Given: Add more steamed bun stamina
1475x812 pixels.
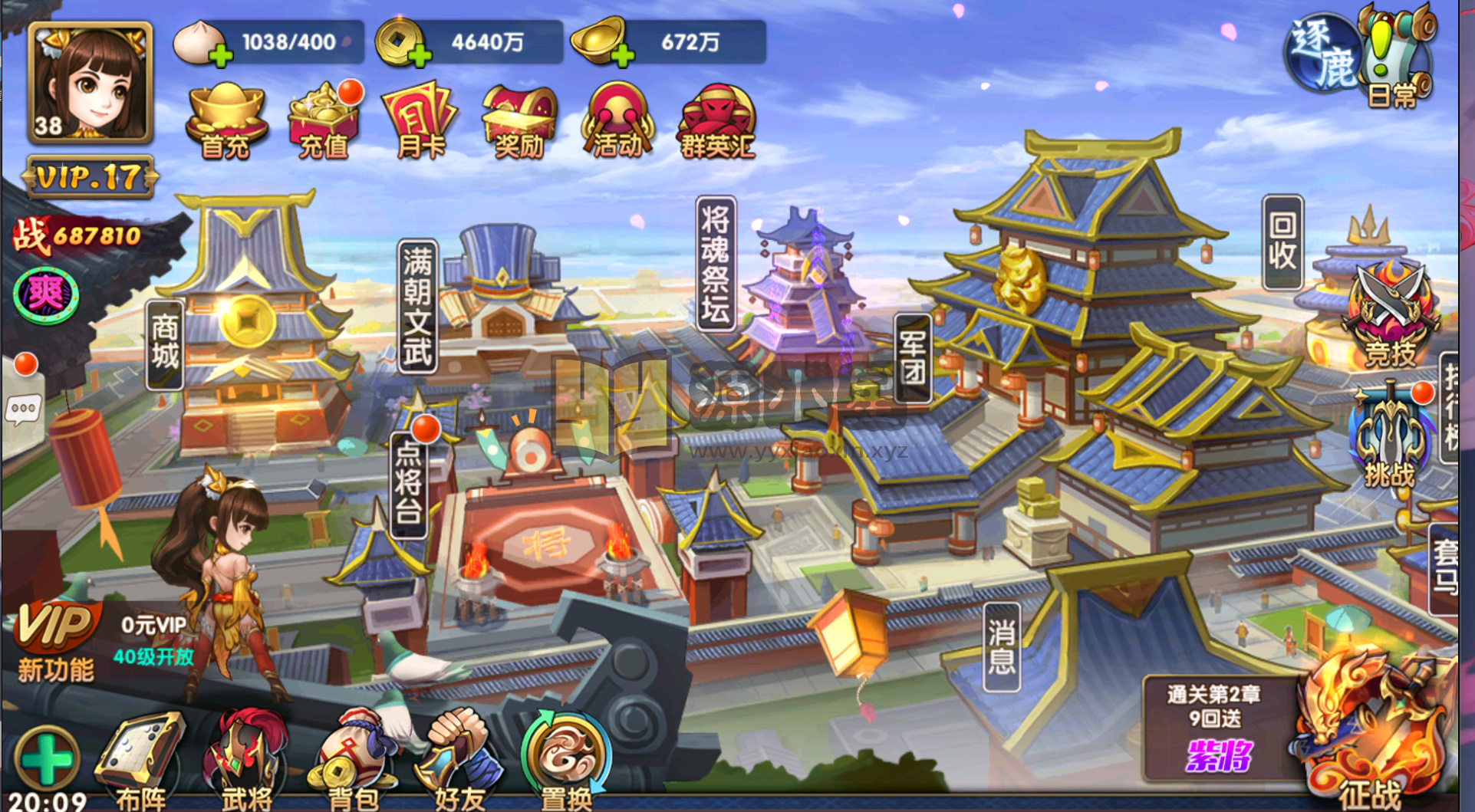Looking at the screenshot, I should 220,55.
